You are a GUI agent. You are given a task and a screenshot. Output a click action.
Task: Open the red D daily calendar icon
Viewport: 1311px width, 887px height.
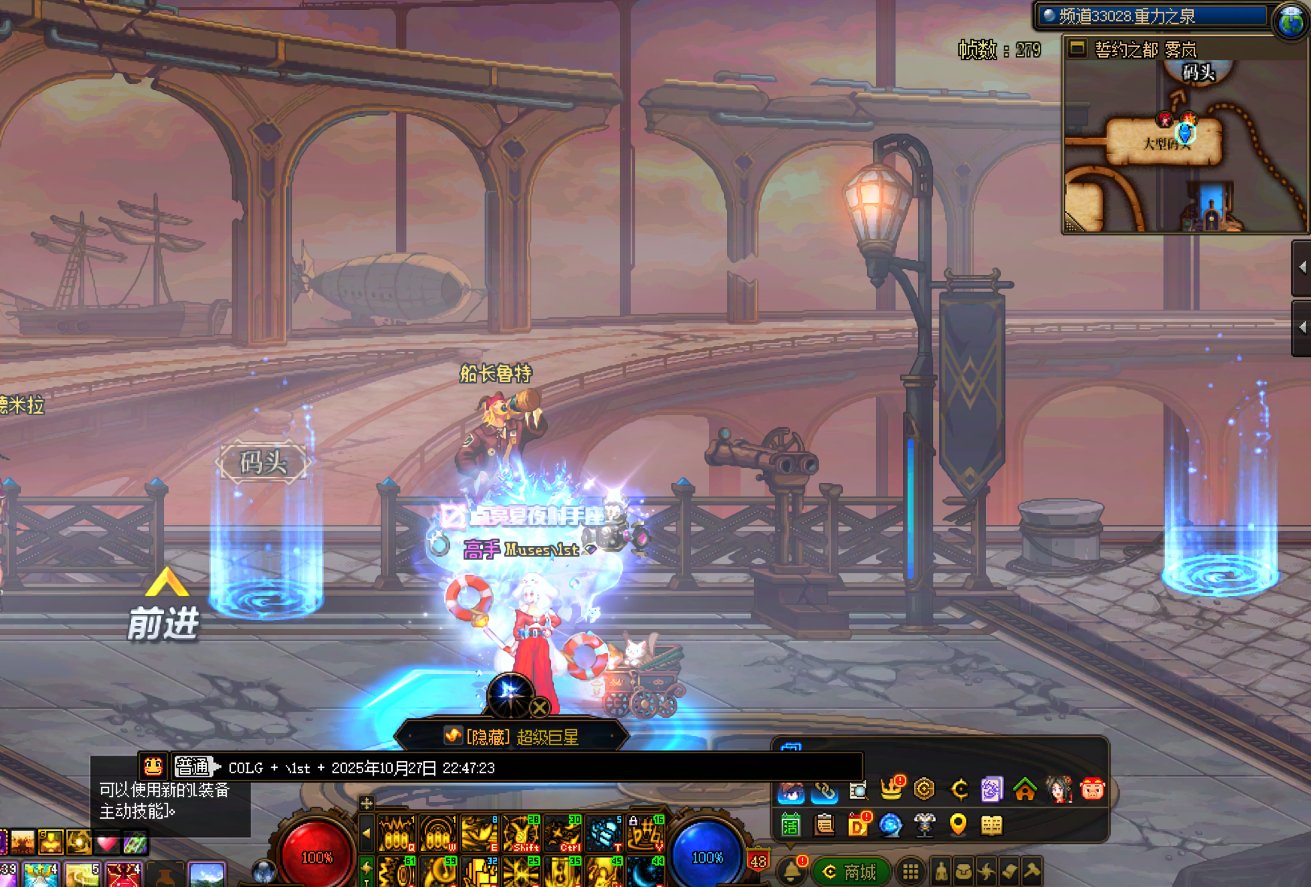pos(858,825)
